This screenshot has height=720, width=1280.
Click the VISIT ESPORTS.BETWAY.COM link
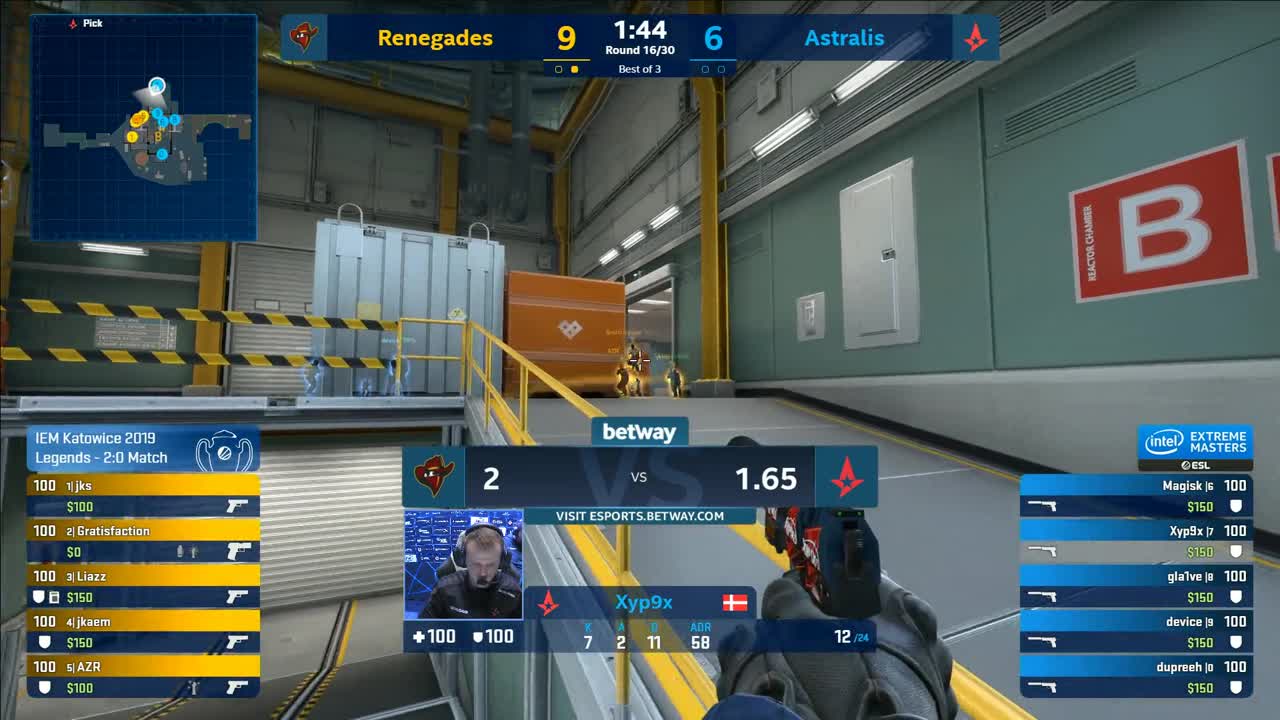[640, 516]
